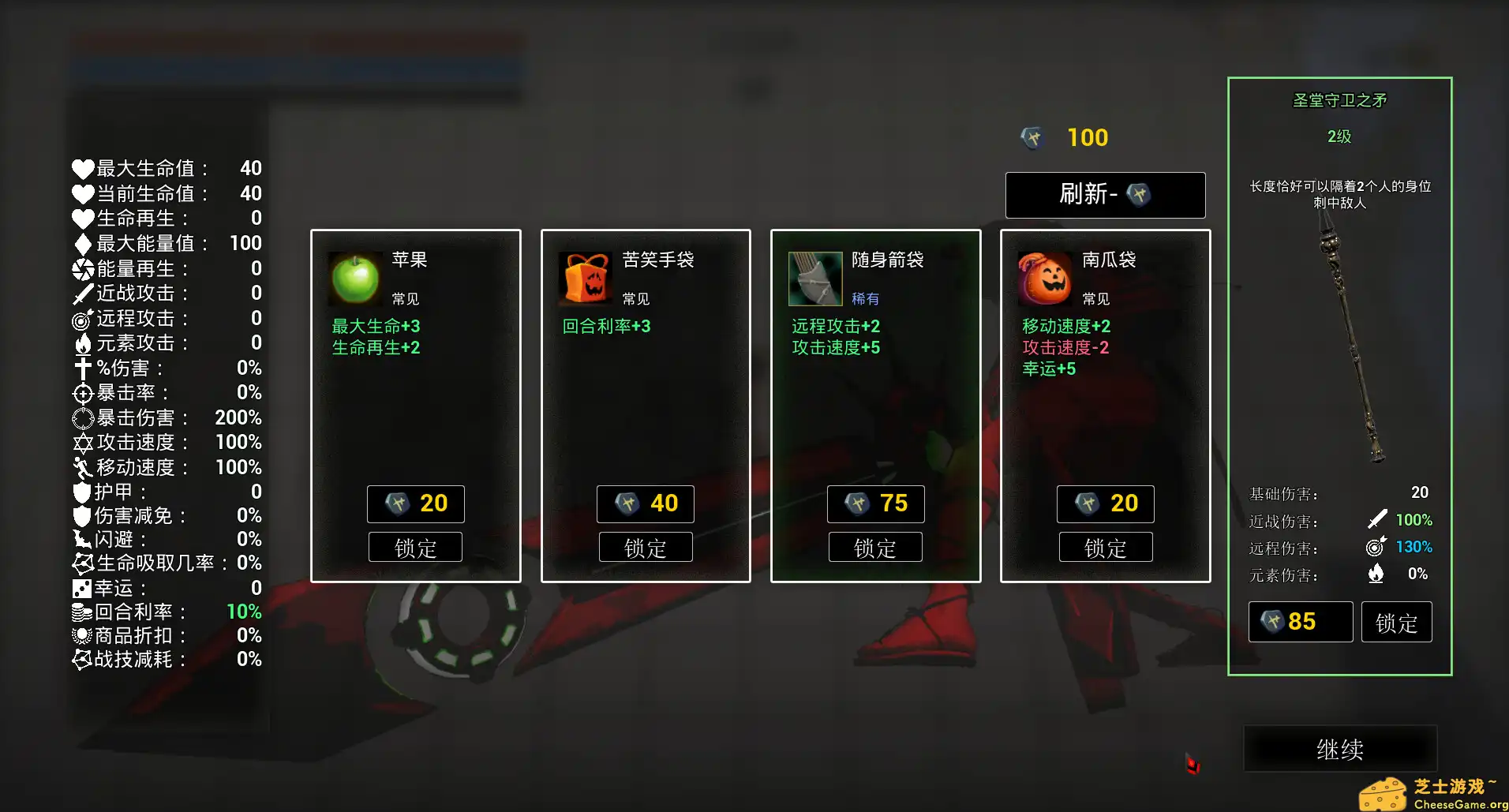This screenshot has width=1509, height=812.
Task: Select the 随身箭袋 quiver icon
Action: [x=814, y=279]
